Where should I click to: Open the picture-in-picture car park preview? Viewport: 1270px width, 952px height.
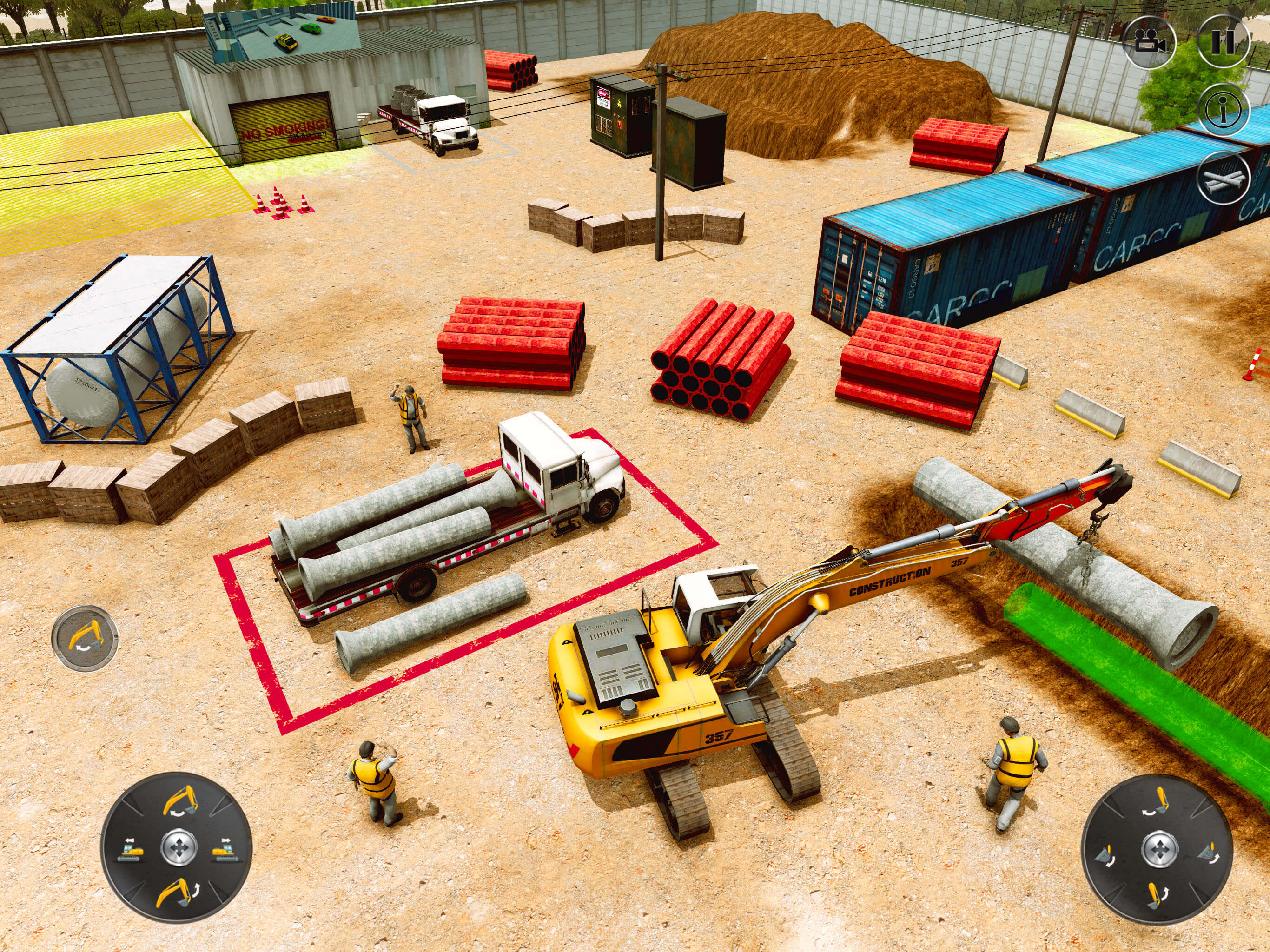coord(282,33)
